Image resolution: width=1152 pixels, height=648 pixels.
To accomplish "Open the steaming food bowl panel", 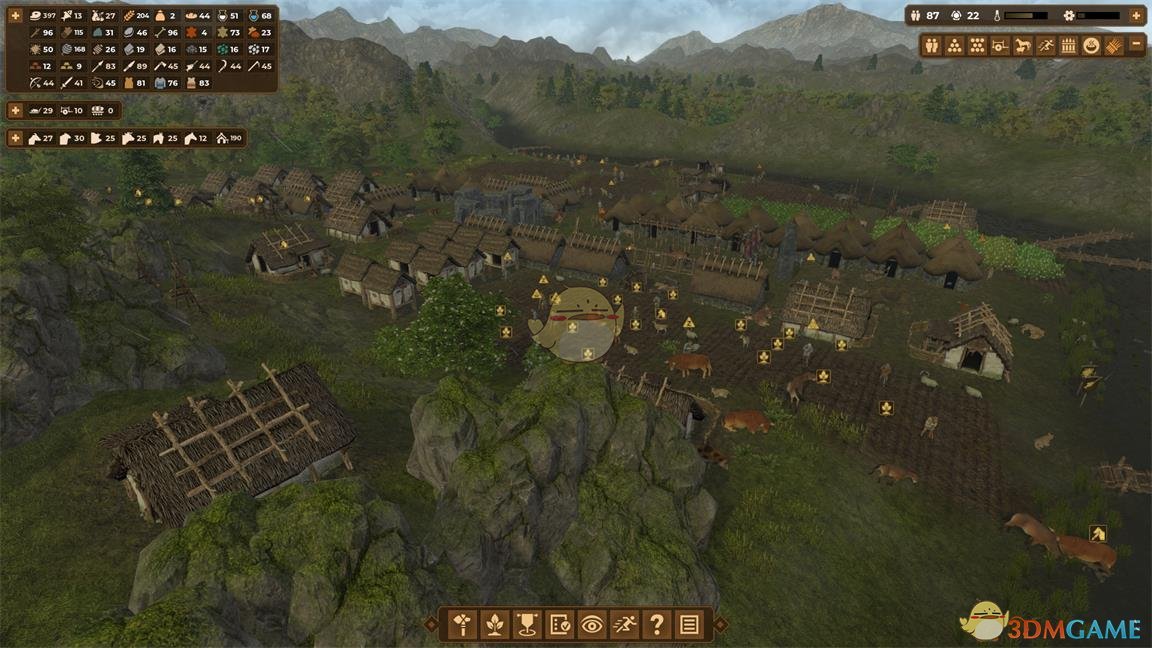I will coord(1091,45).
